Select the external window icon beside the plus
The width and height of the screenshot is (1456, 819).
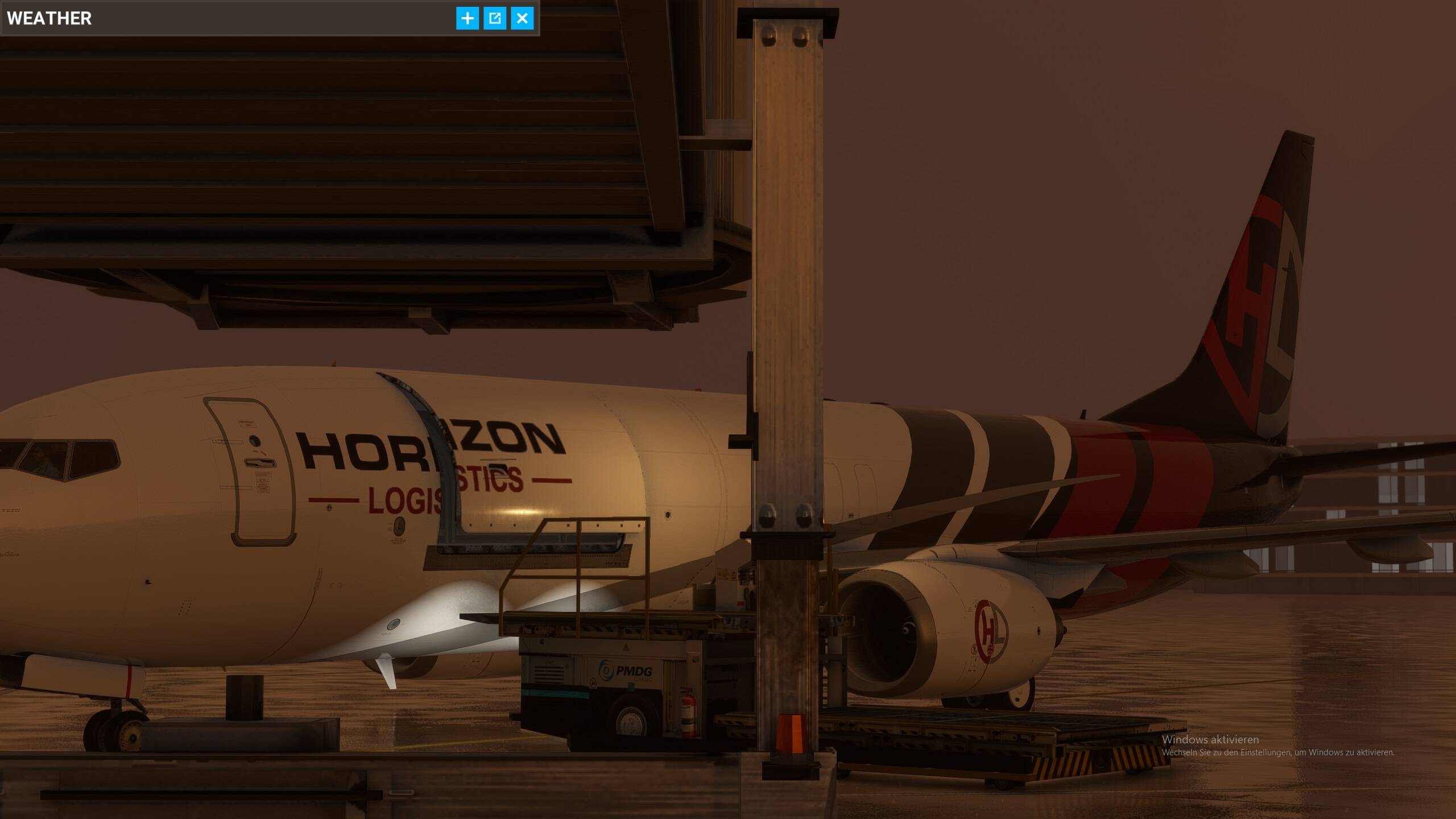(x=495, y=18)
